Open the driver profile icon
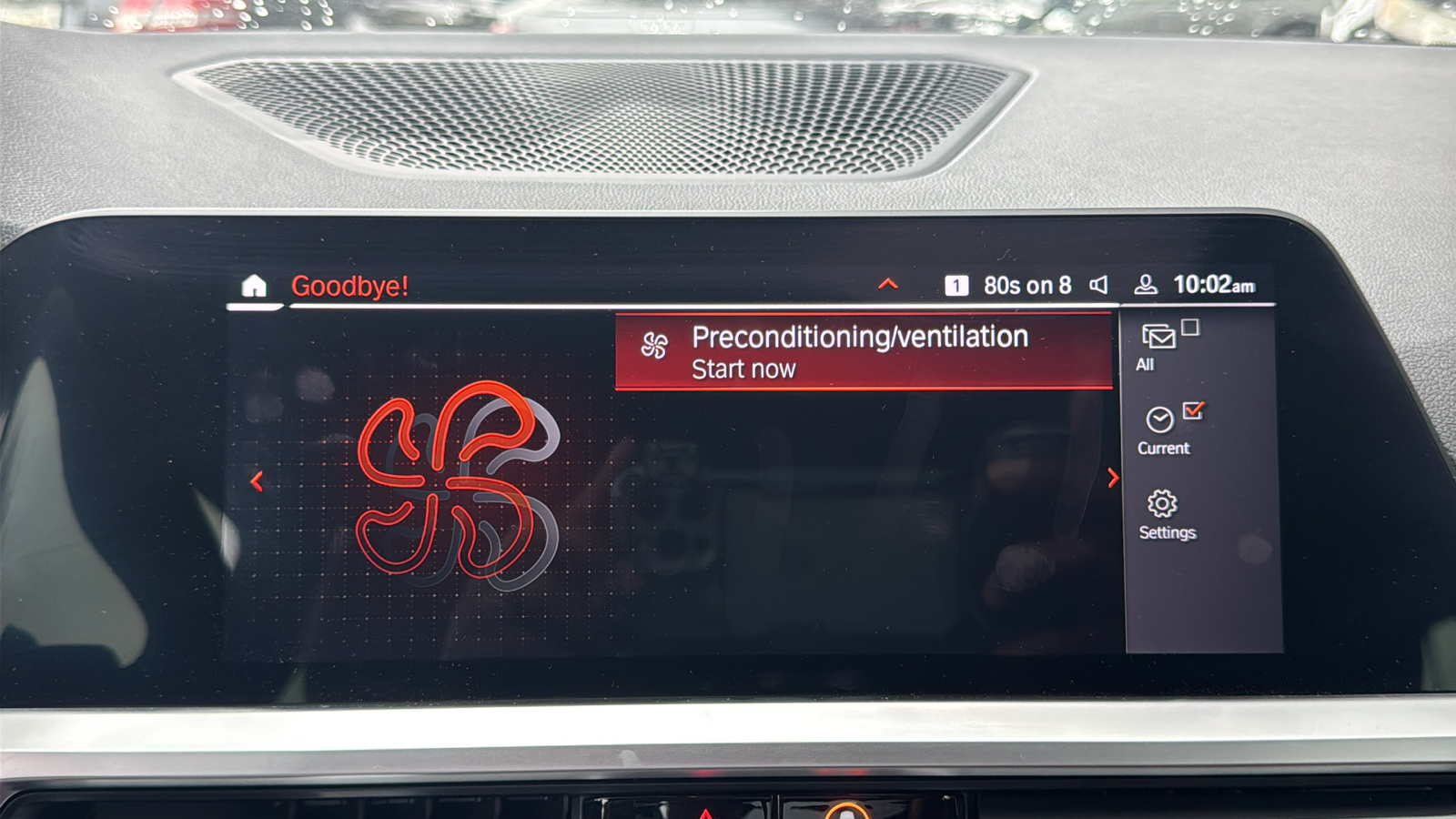This screenshot has width=1456, height=819. pos(1146,286)
